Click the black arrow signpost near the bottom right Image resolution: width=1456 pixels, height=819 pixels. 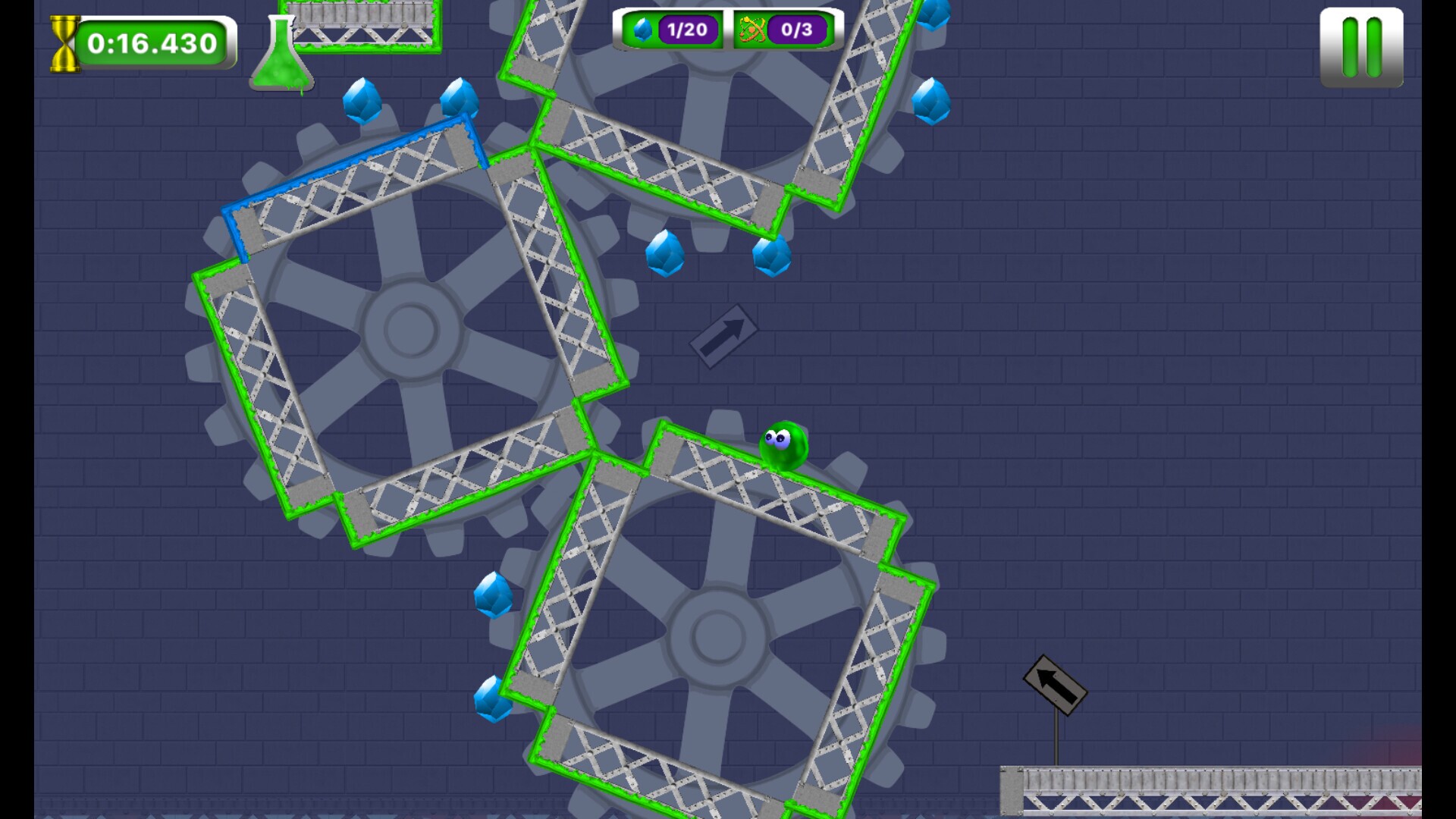tap(1054, 685)
